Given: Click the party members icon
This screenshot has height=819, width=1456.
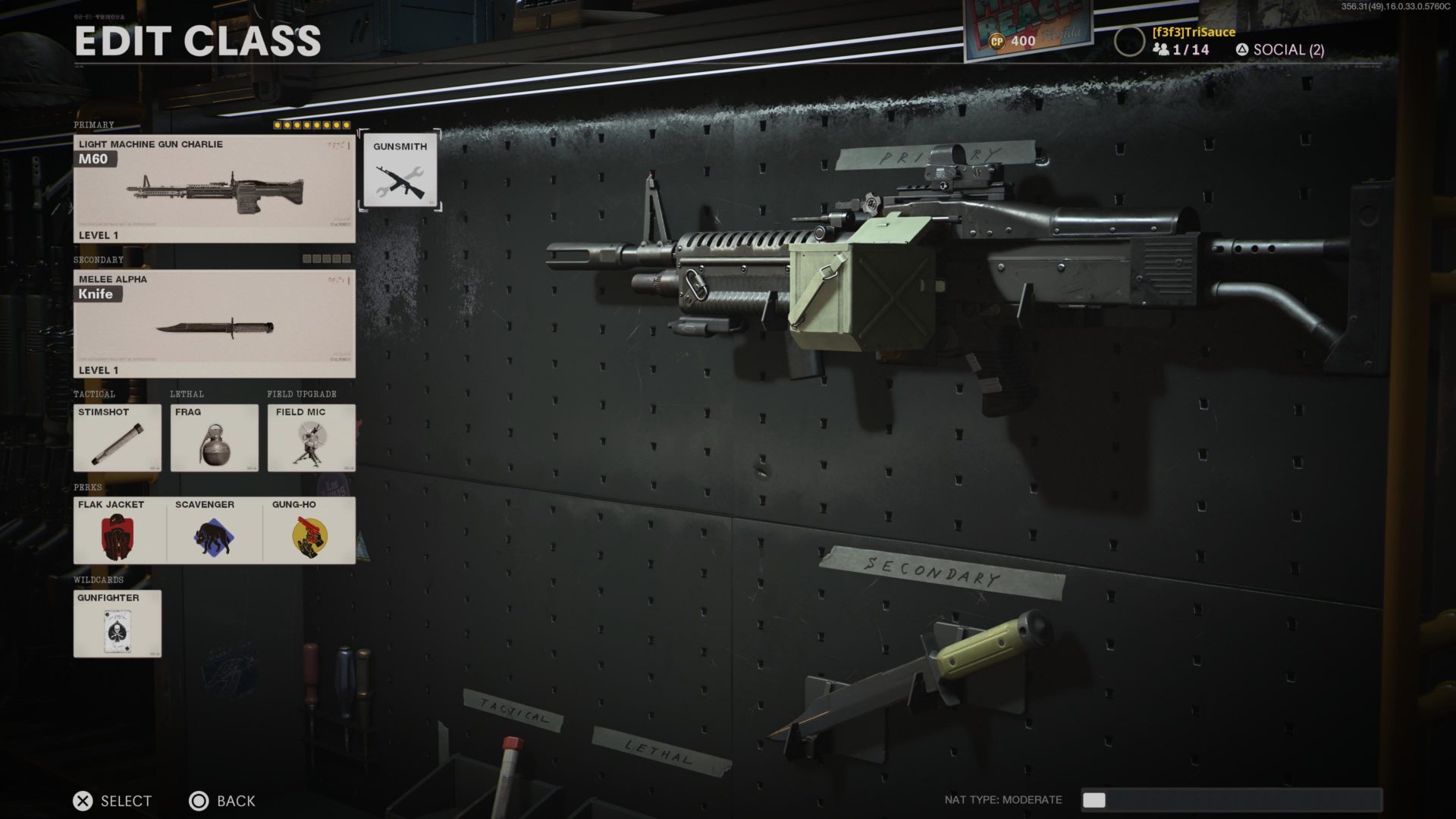Looking at the screenshot, I should [1160, 49].
